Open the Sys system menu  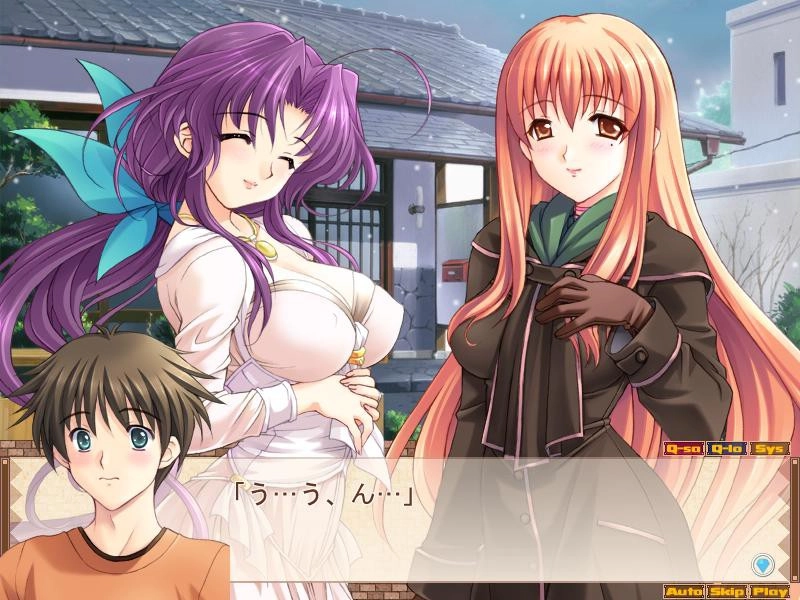(769, 449)
